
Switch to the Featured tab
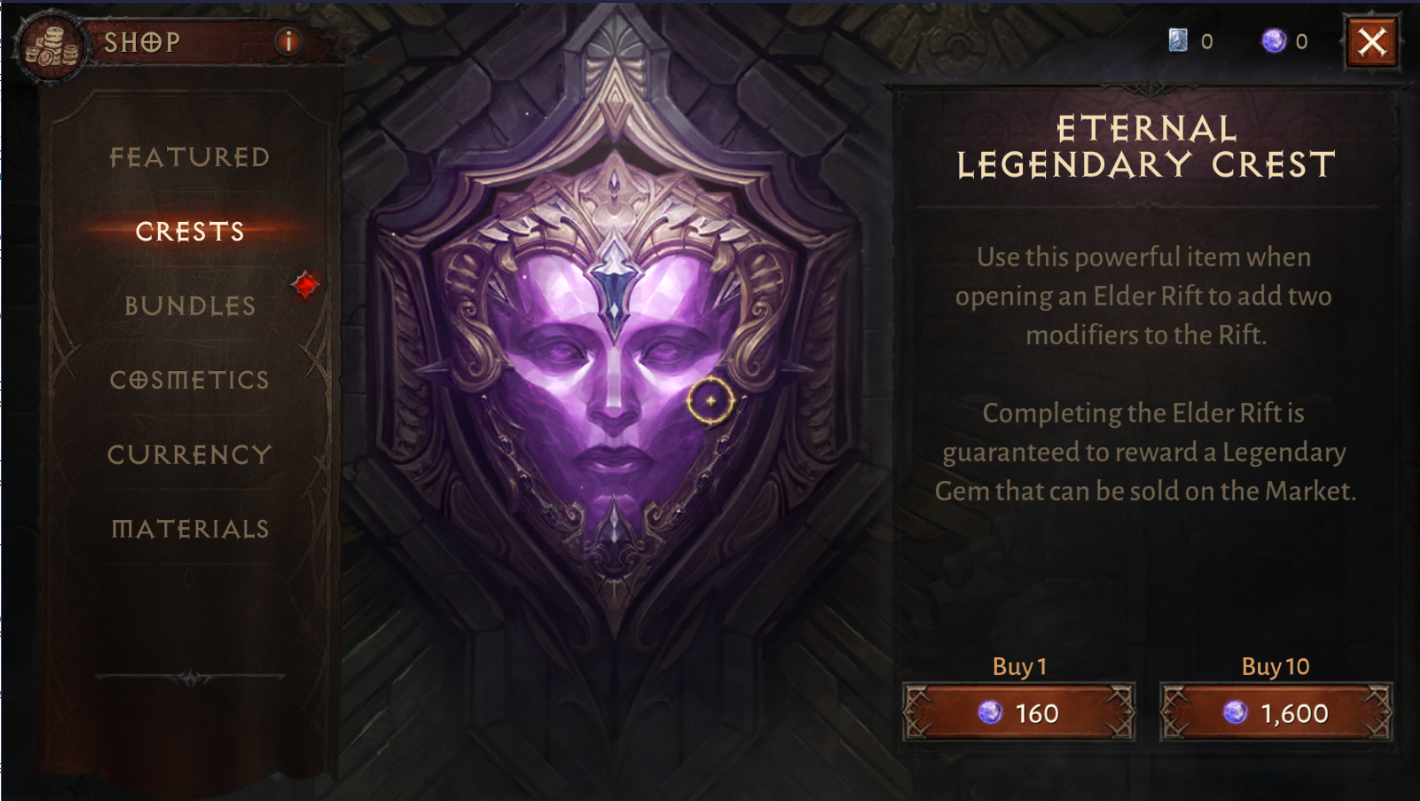190,157
